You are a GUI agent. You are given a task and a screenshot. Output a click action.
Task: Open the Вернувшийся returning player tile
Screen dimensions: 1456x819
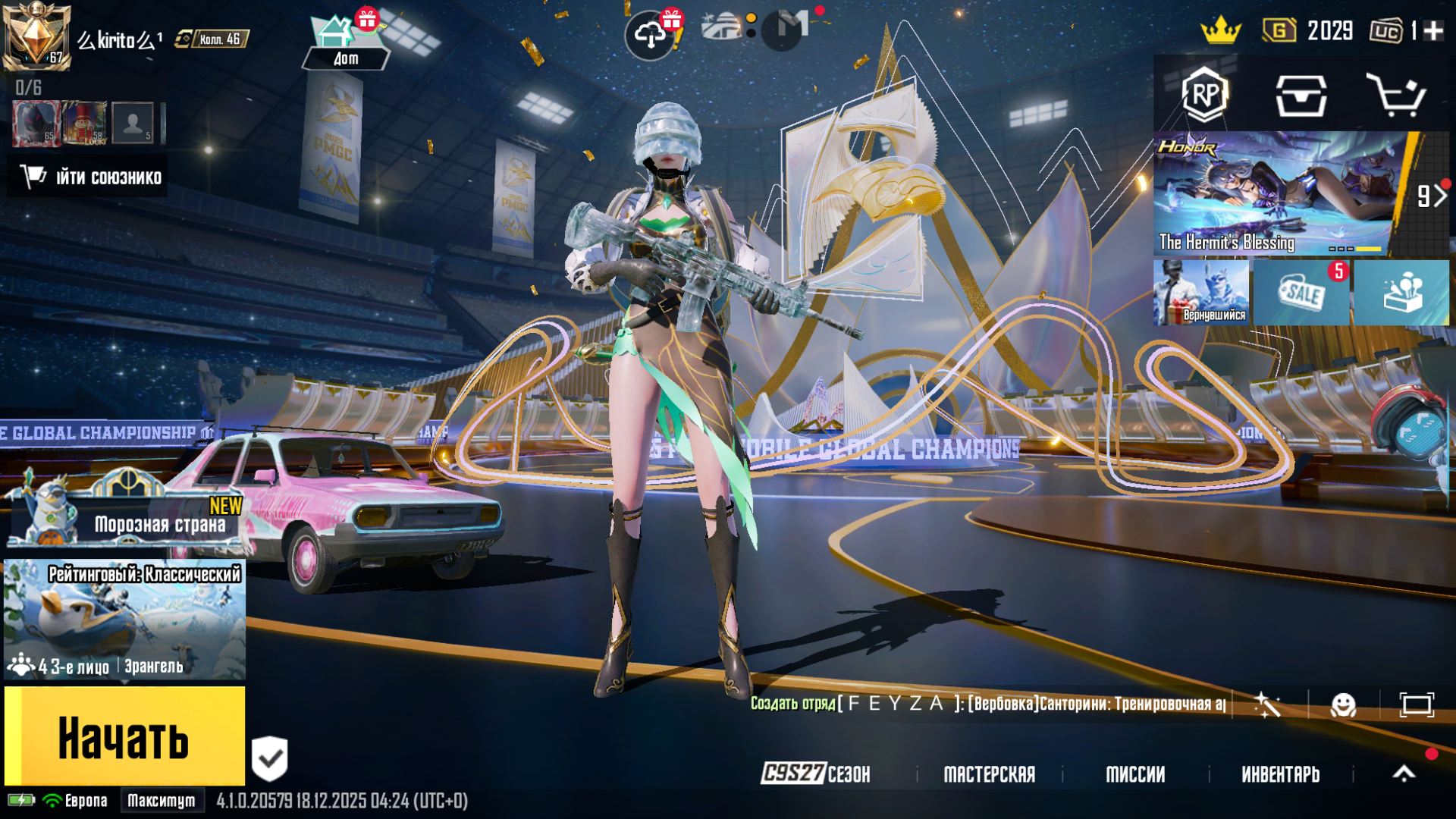pyautogui.click(x=1201, y=293)
